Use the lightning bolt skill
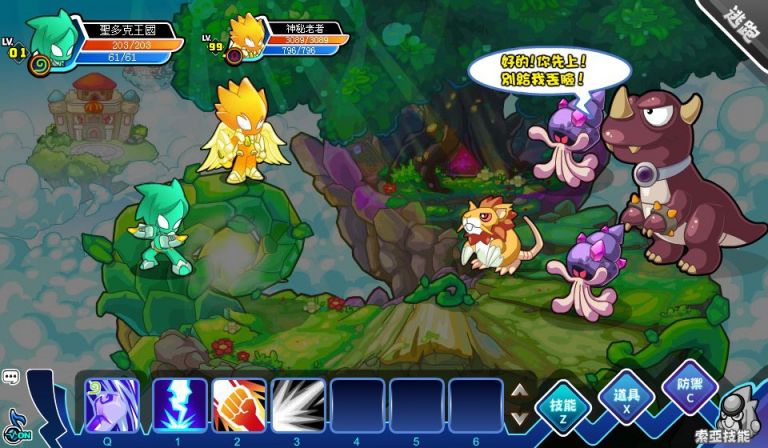 pos(180,406)
